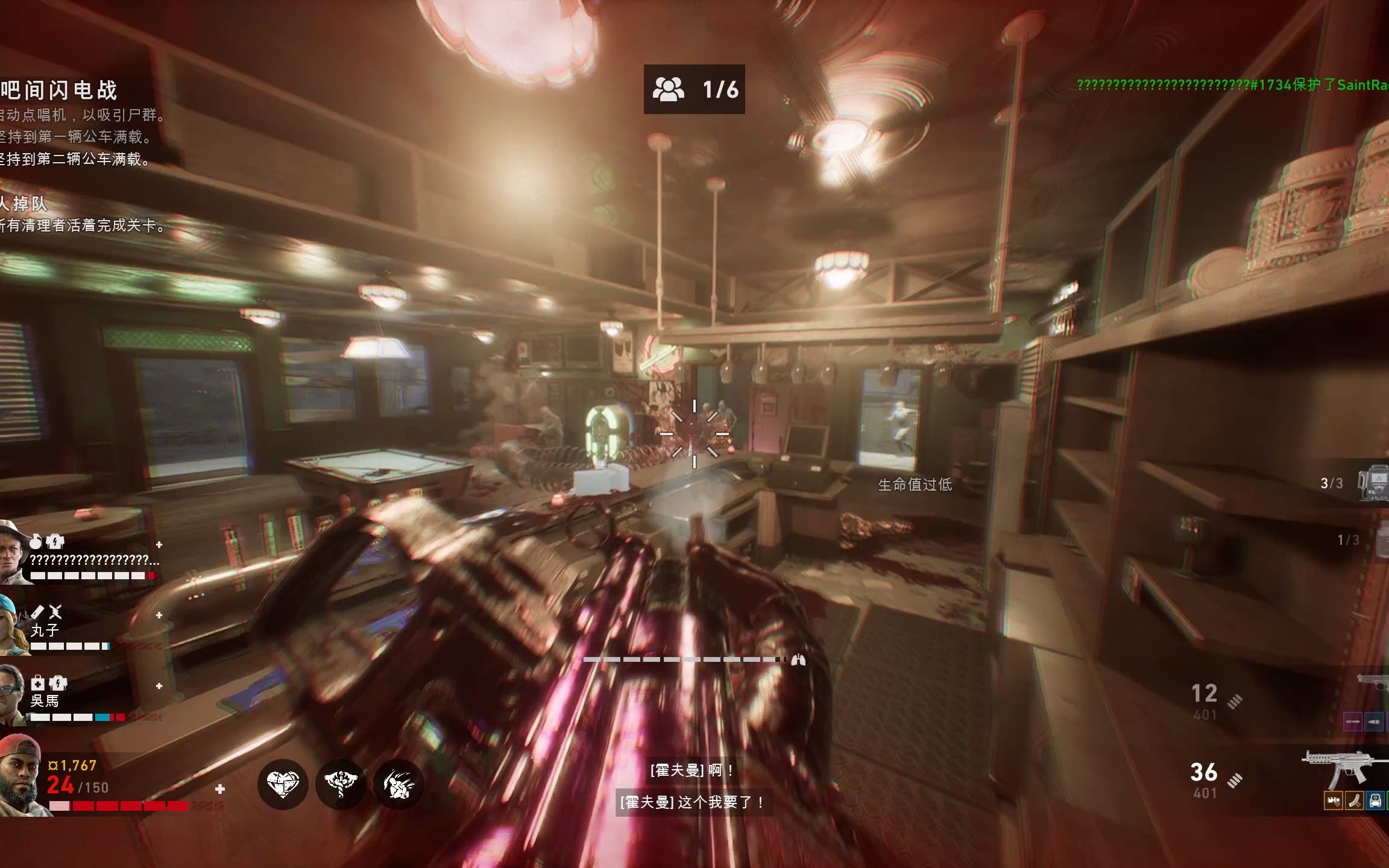Select the bullet attachment icon under pistol

pyautogui.click(x=1373, y=721)
